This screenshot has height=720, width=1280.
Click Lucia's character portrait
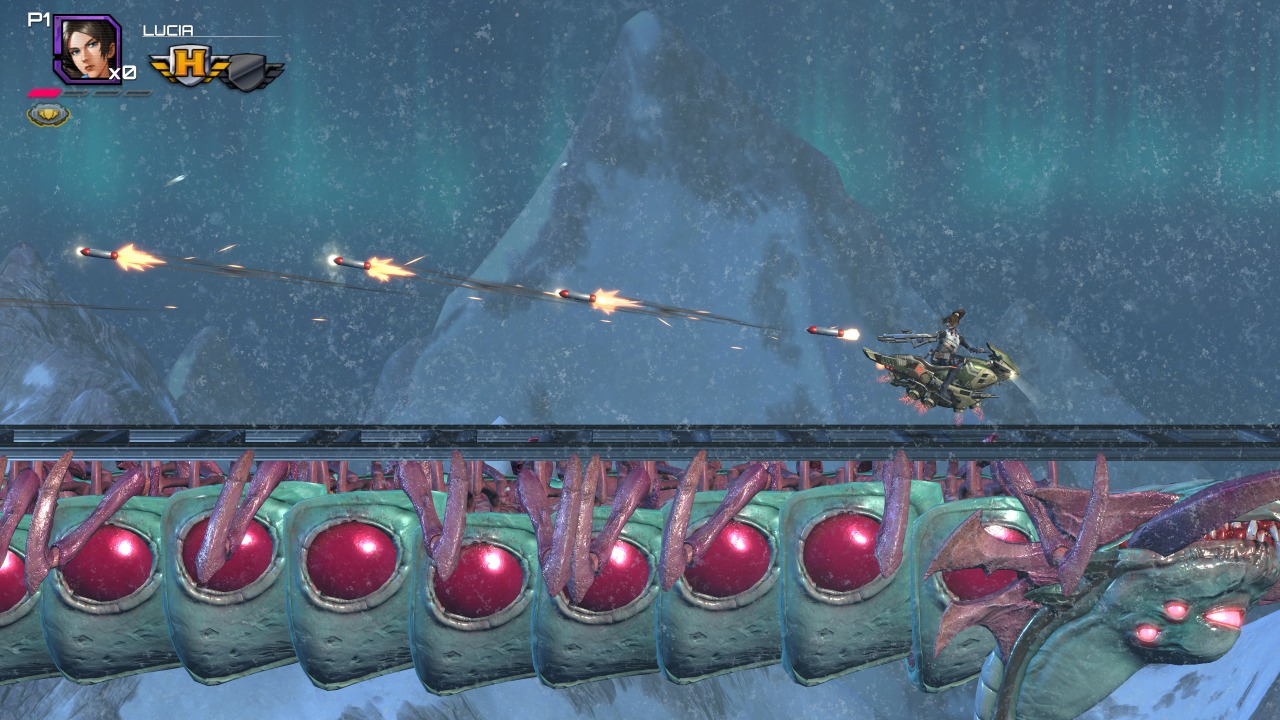pyautogui.click(x=86, y=48)
